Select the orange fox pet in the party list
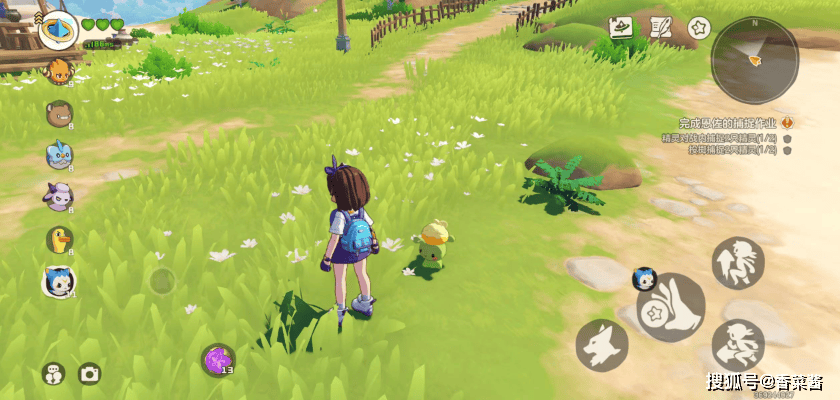This screenshot has width=840, height=400. tap(59, 71)
